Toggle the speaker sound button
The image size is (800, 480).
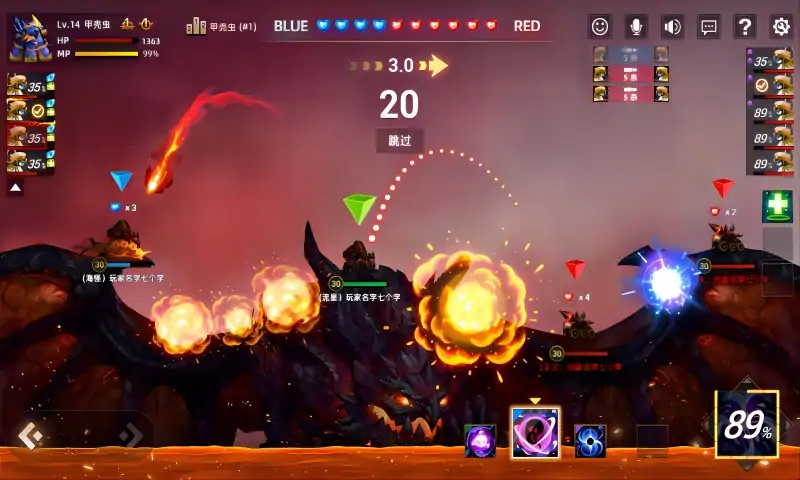tap(672, 27)
